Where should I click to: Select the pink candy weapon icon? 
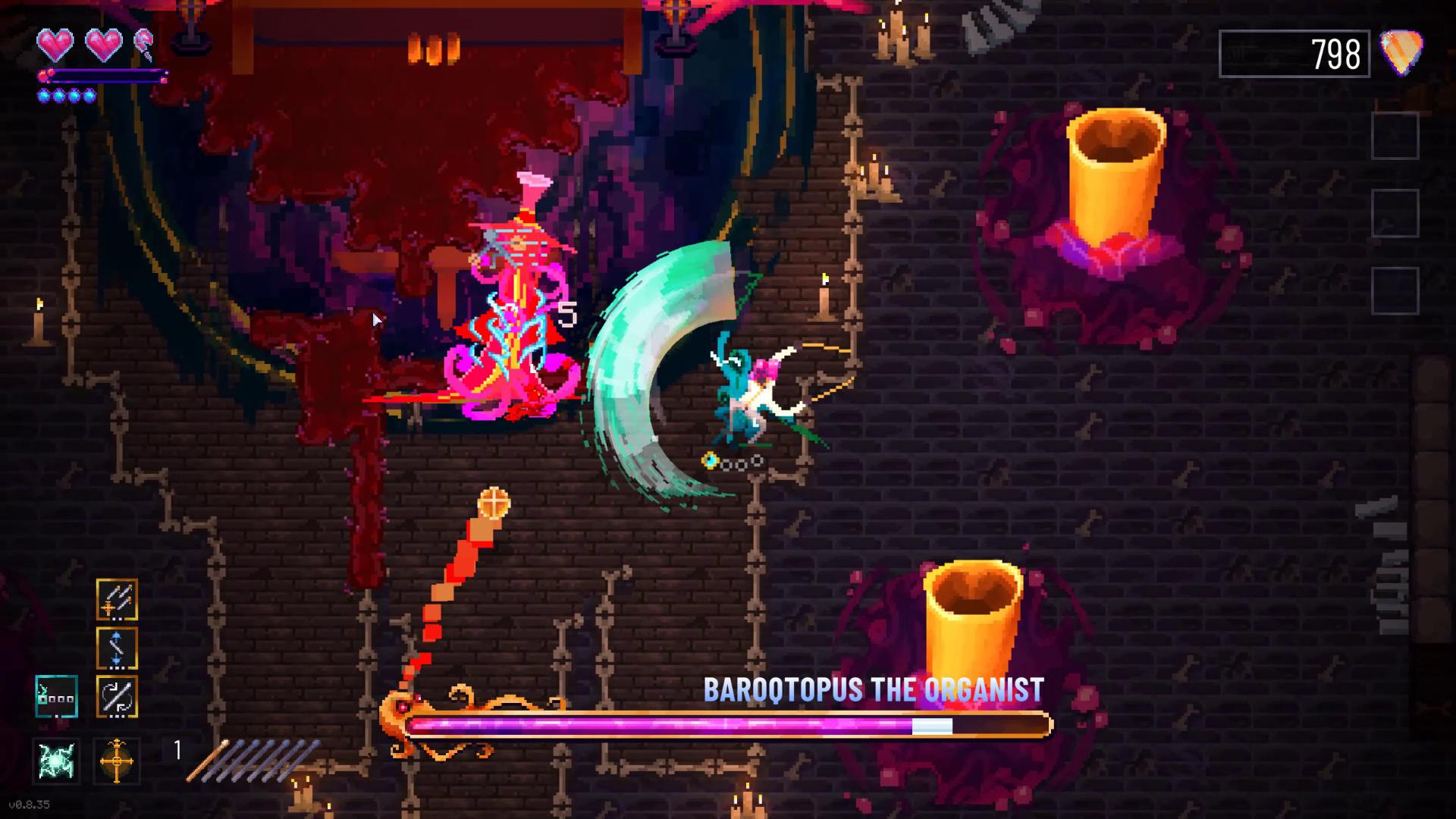point(144,42)
